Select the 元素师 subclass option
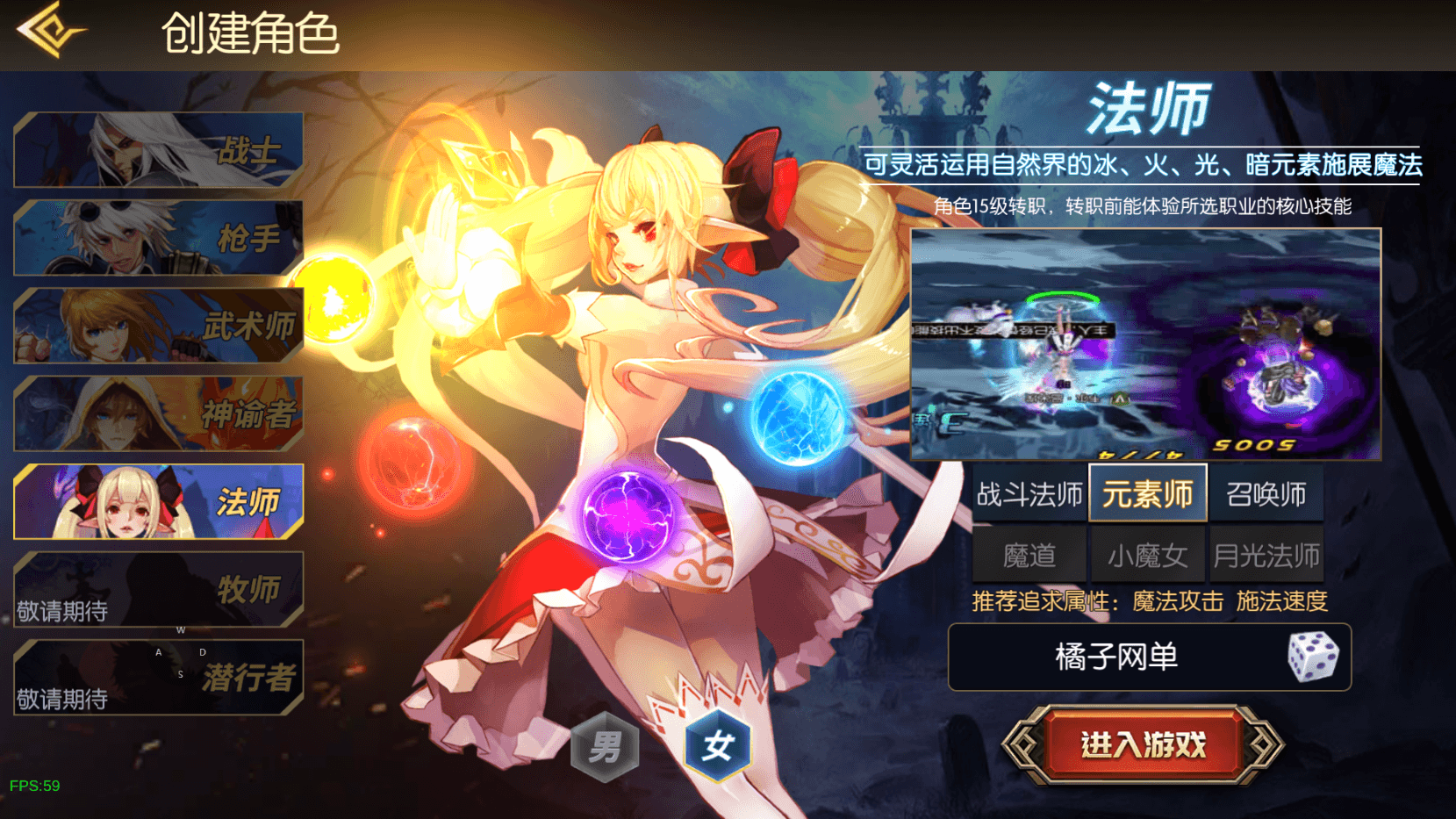This screenshot has height=819, width=1456. (x=1147, y=493)
